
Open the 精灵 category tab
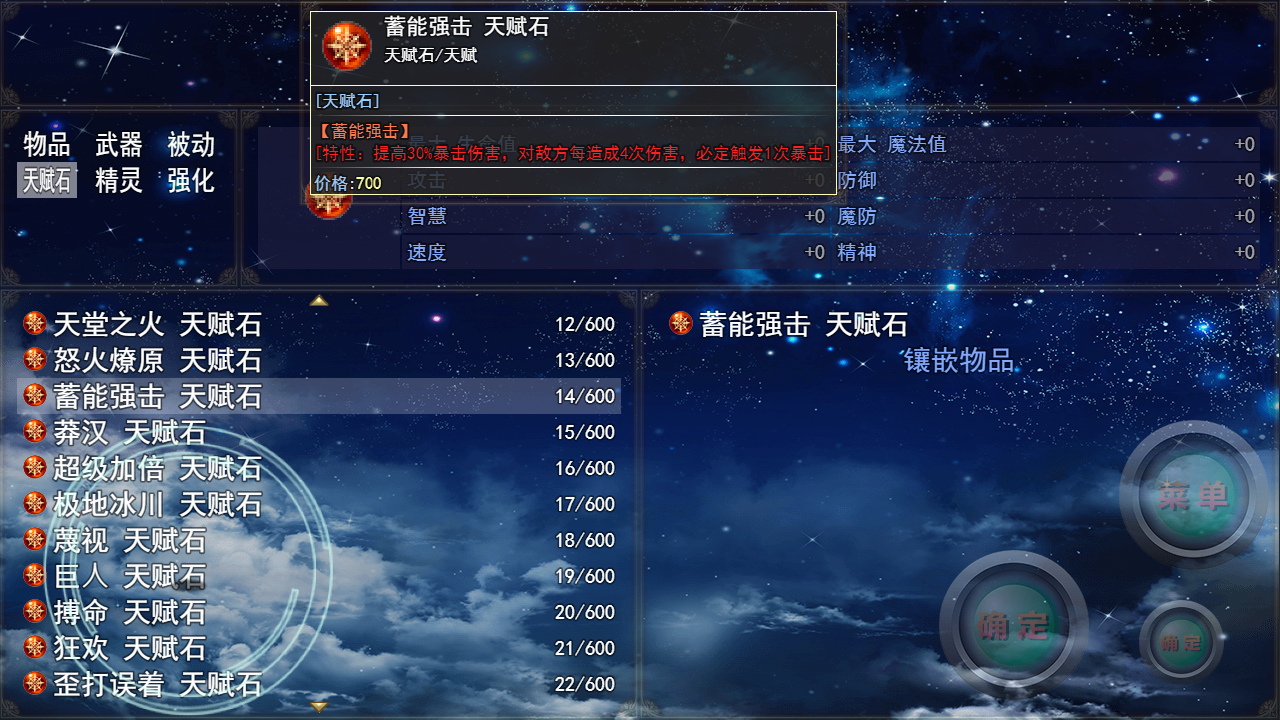(x=119, y=181)
